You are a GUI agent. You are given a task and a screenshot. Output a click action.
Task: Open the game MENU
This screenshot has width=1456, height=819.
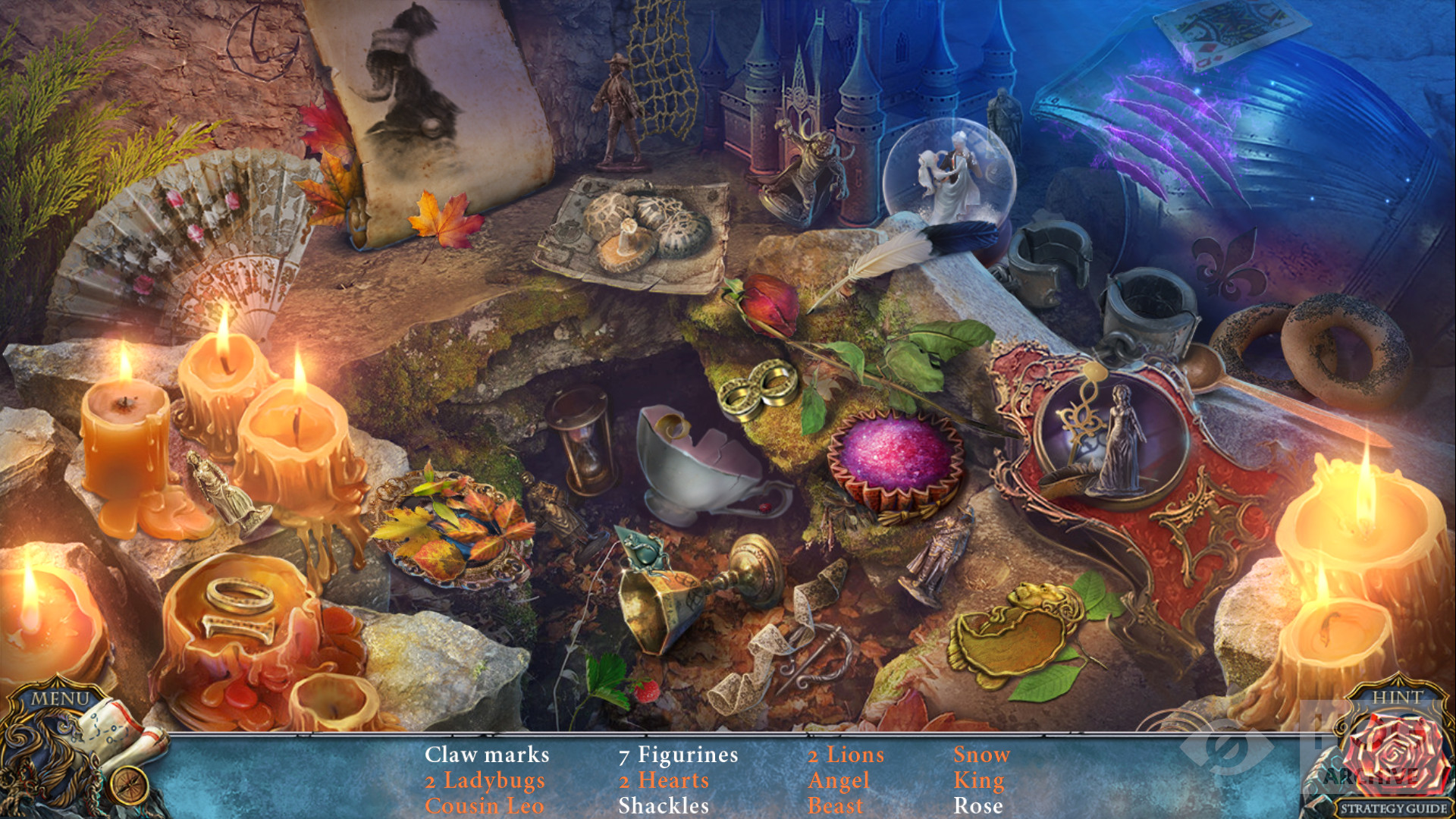[60, 698]
